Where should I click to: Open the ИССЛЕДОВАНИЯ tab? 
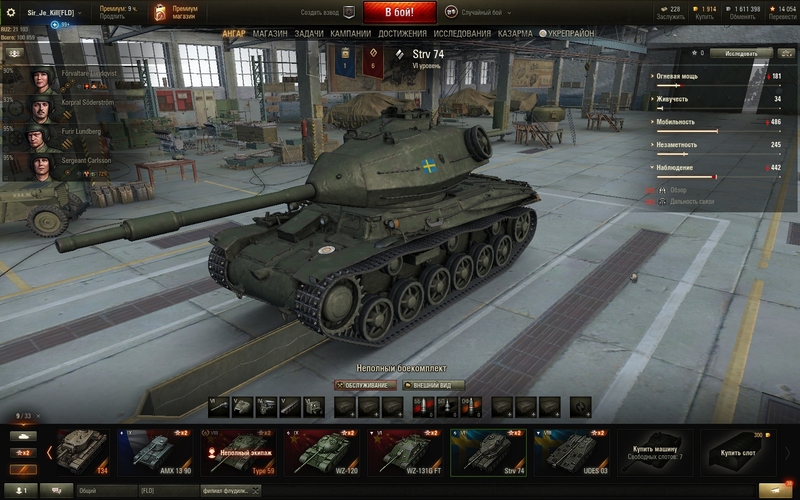pyautogui.click(x=462, y=33)
